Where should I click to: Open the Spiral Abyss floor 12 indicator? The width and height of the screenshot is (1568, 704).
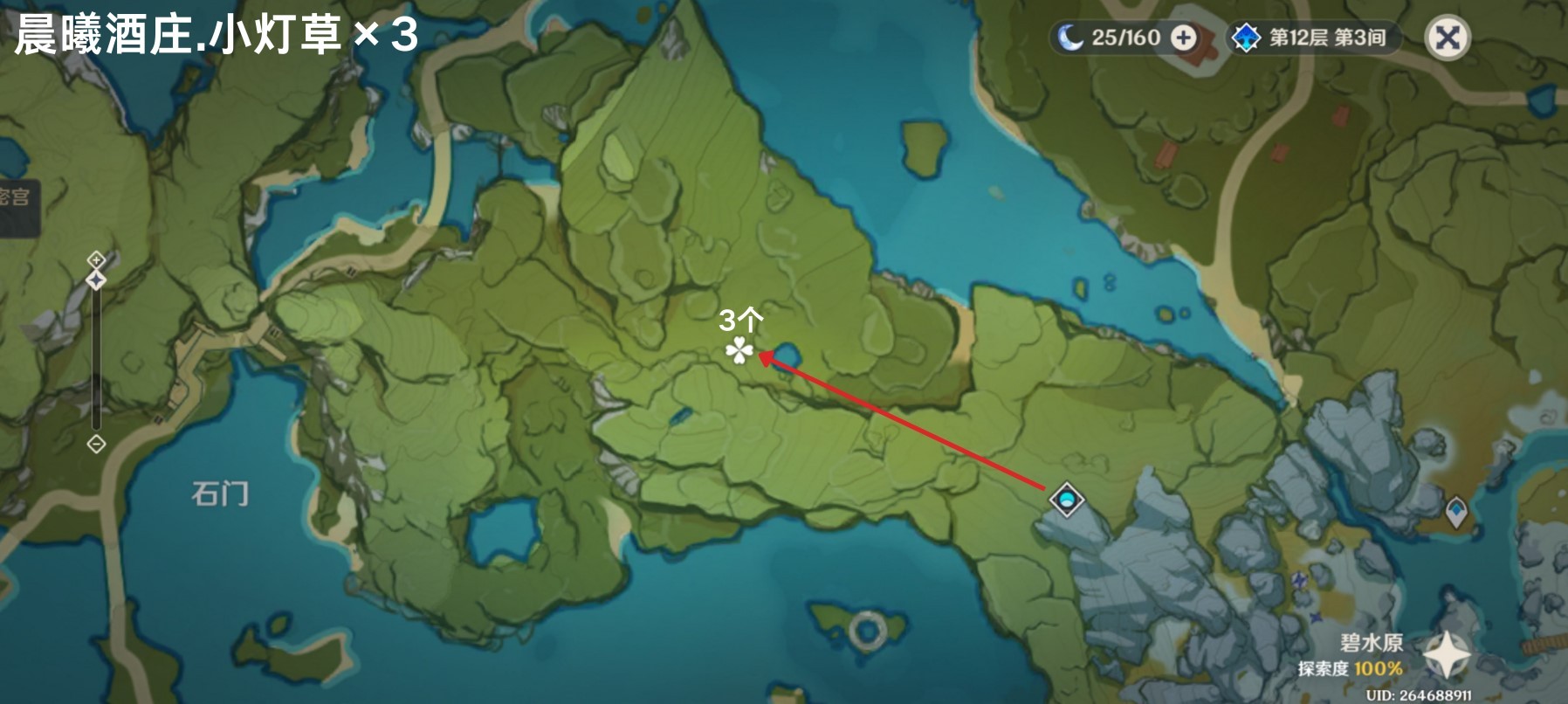pos(1314,38)
